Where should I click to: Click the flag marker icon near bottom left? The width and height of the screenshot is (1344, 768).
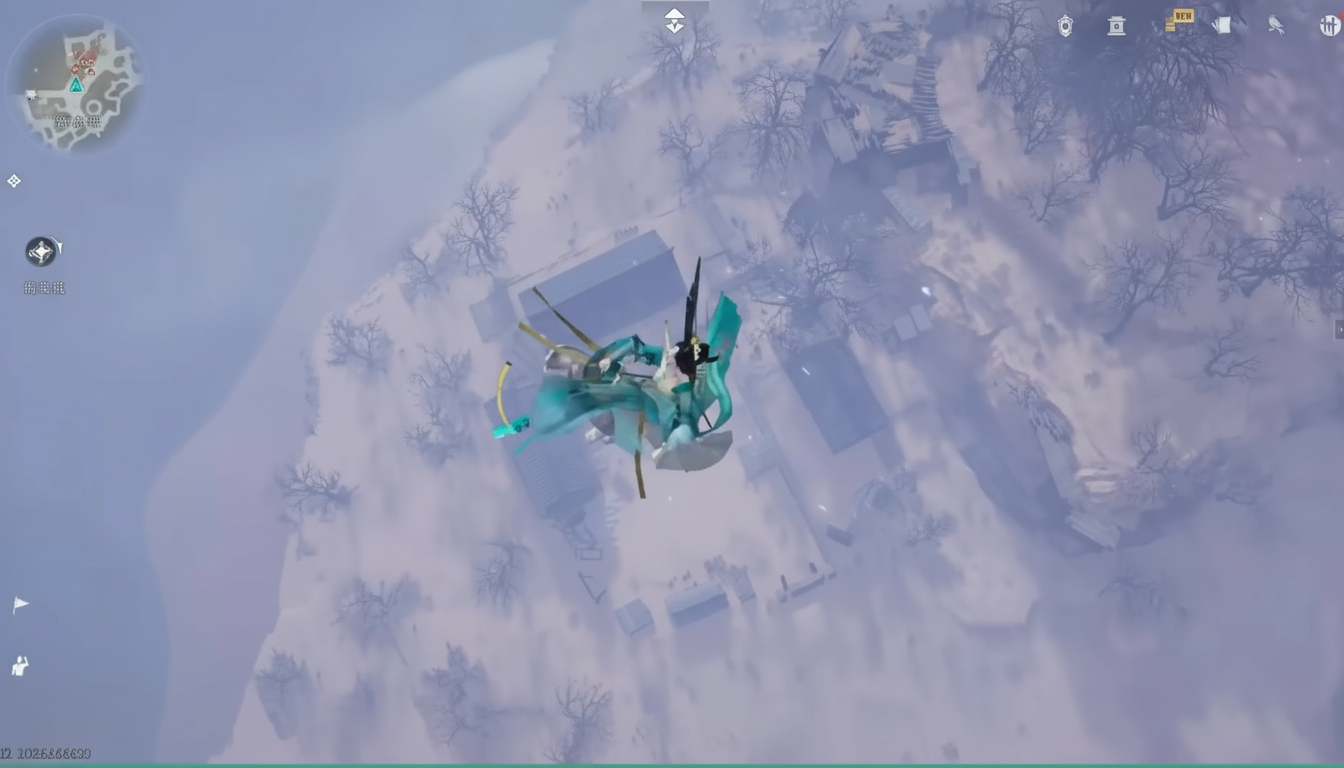pos(20,603)
